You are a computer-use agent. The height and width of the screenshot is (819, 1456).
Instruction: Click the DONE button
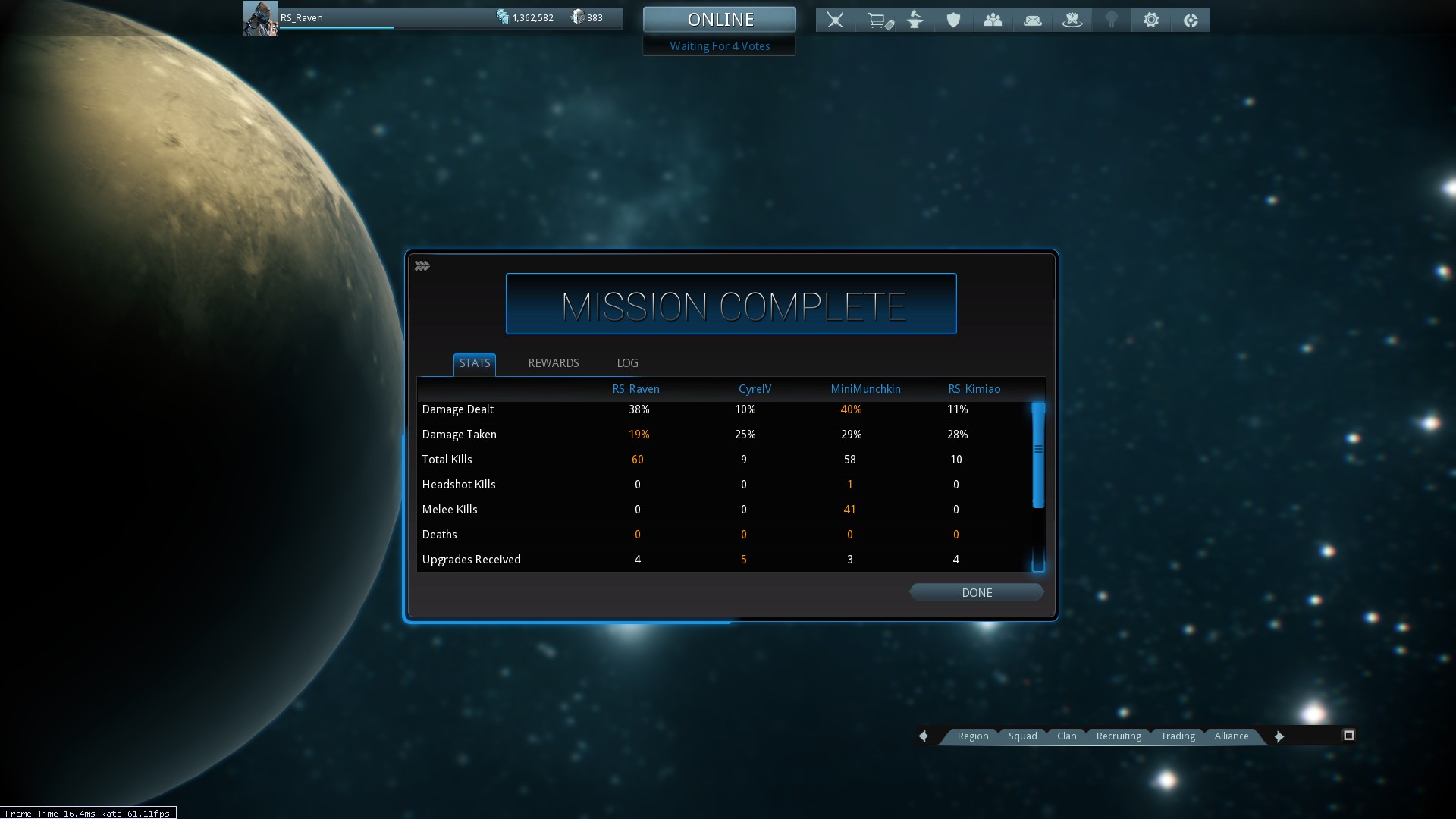coord(976,592)
